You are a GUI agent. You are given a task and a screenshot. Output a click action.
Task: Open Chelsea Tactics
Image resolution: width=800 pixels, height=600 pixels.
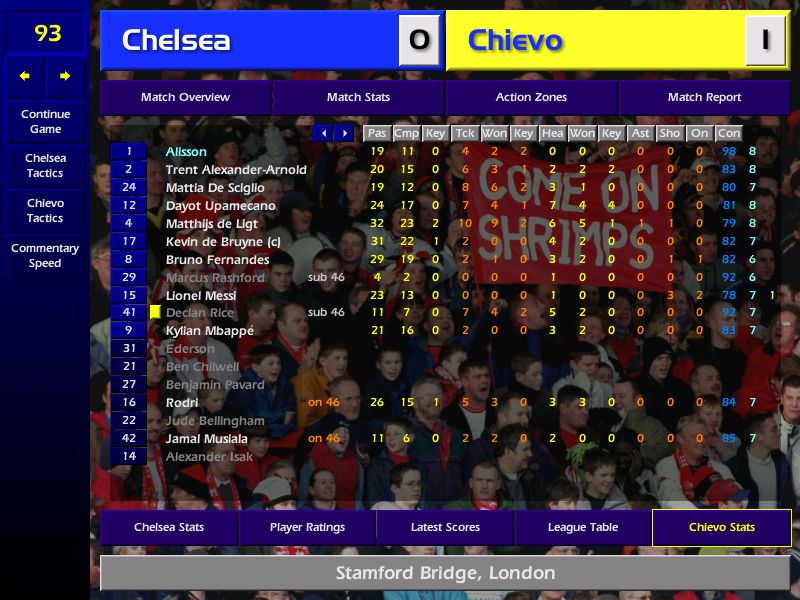(x=45, y=165)
